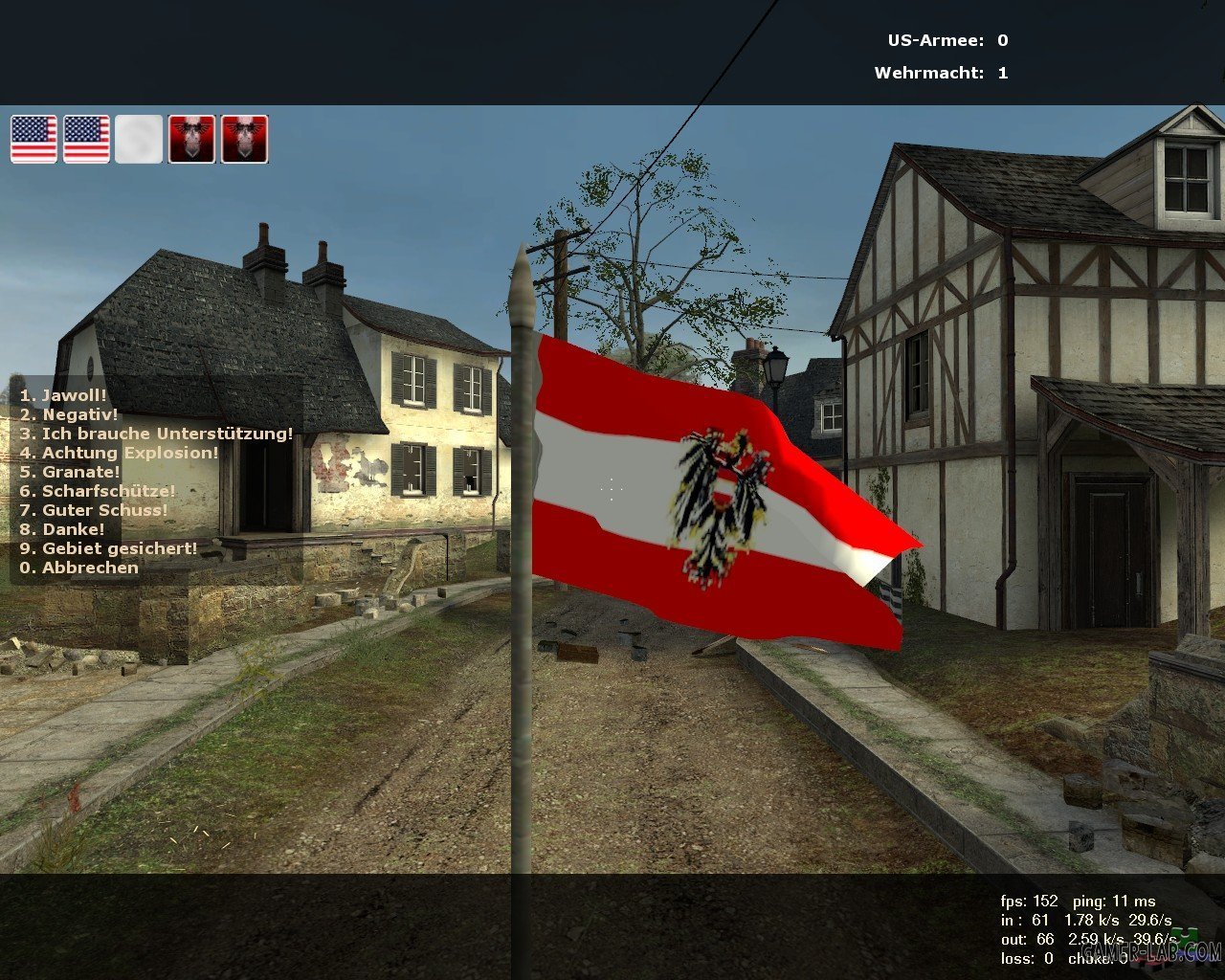The width and height of the screenshot is (1225, 980).
Task: Choose "Danke!" from the voice menu
Action: pyautogui.click(x=62, y=529)
